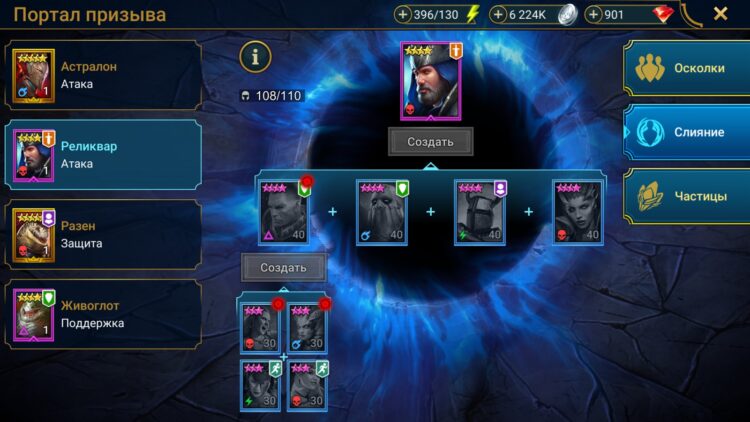Buy gems with the plus button
750x422 pixels.
point(594,14)
